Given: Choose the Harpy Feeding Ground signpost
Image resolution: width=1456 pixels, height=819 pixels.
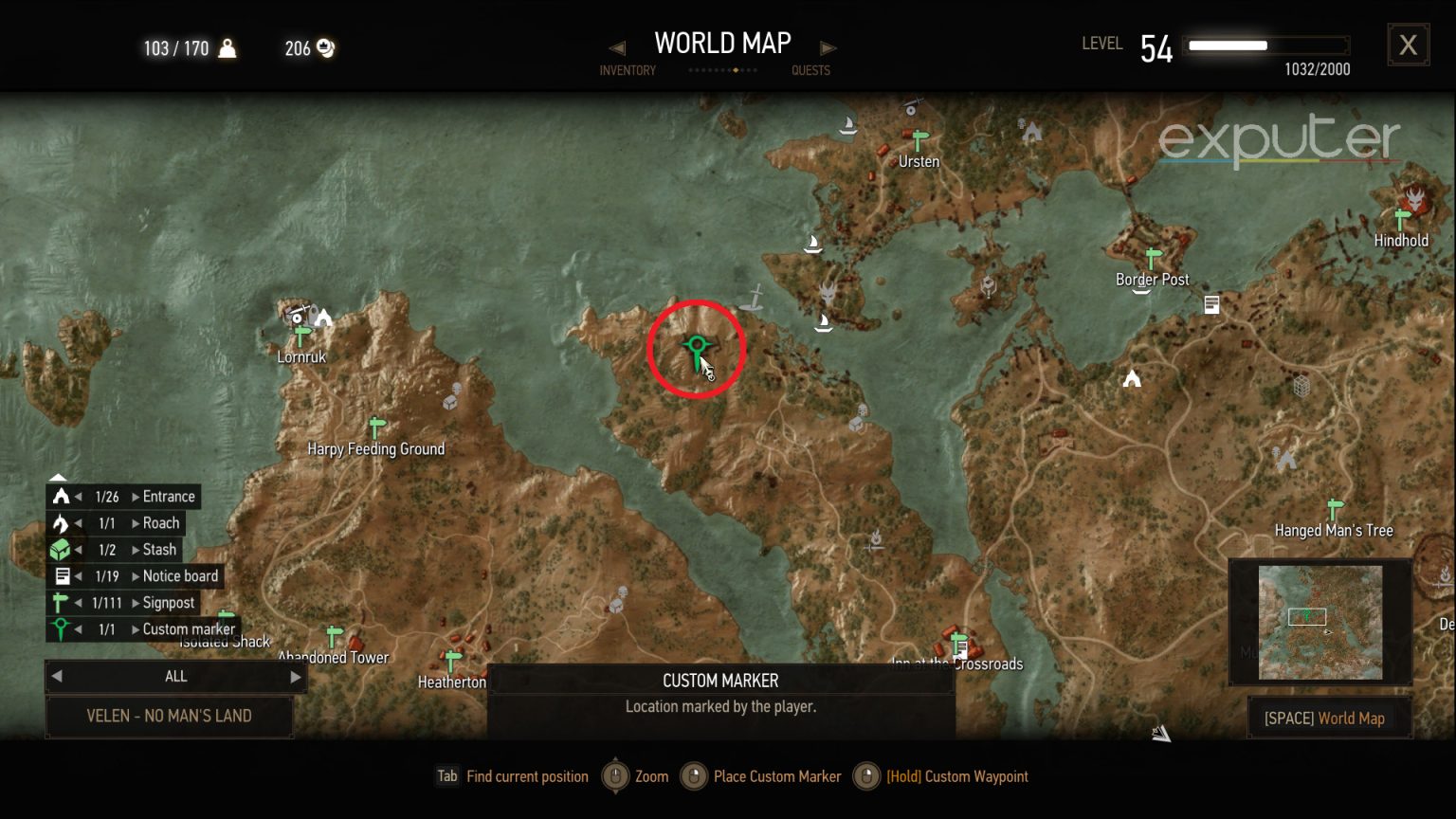Looking at the screenshot, I should (x=376, y=428).
